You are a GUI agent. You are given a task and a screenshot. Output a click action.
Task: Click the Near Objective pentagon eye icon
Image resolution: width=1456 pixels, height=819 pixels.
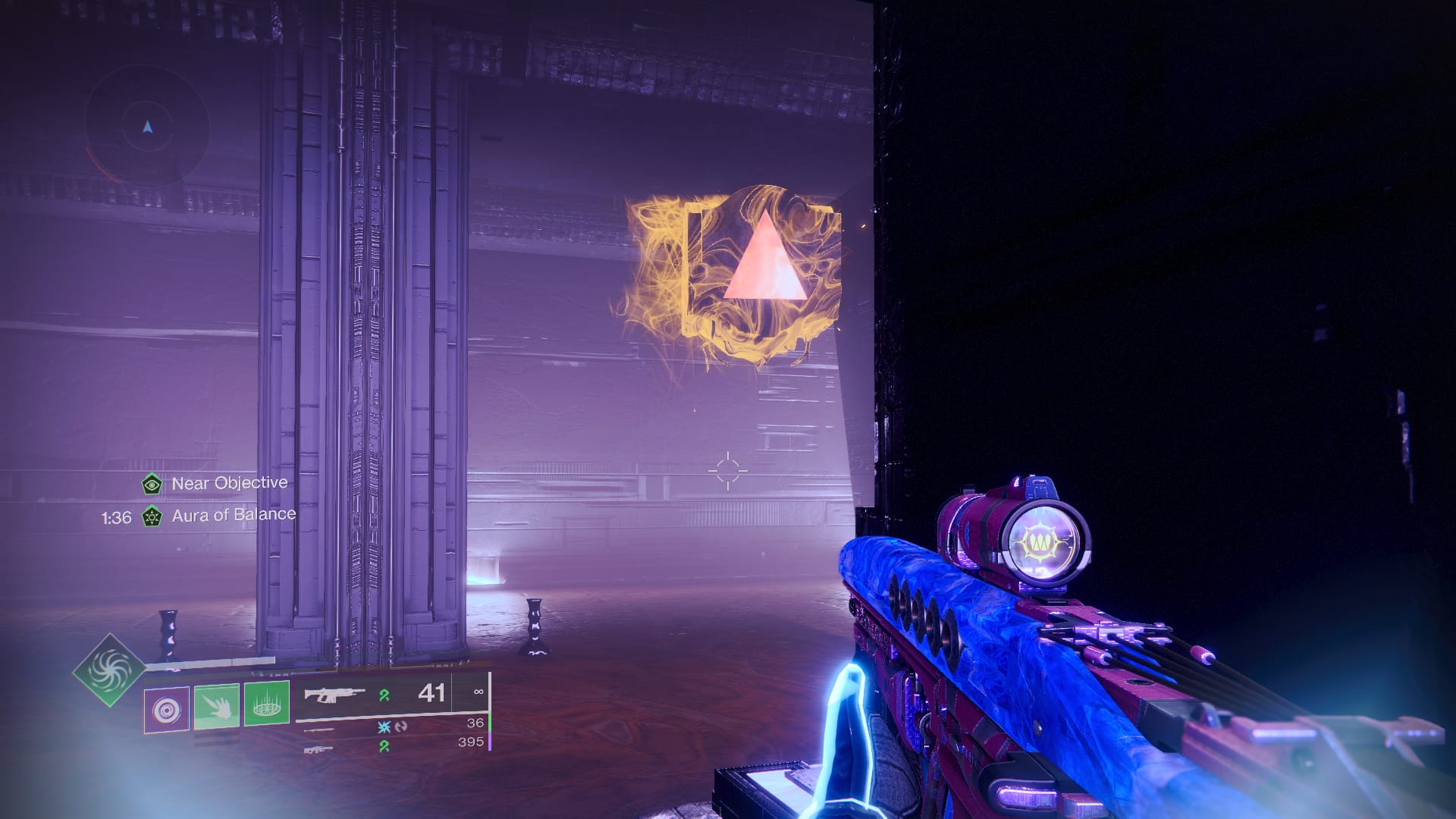(x=152, y=485)
